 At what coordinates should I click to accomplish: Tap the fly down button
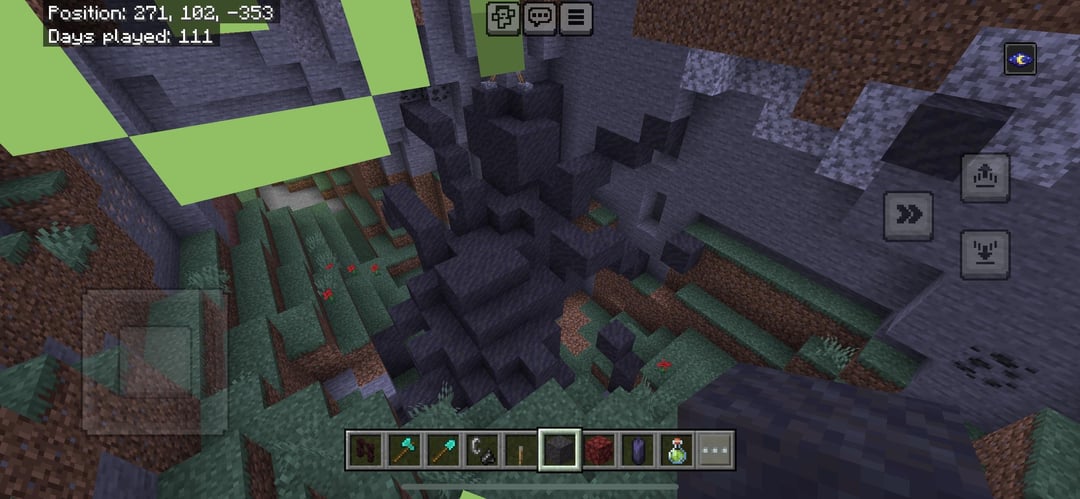985,254
